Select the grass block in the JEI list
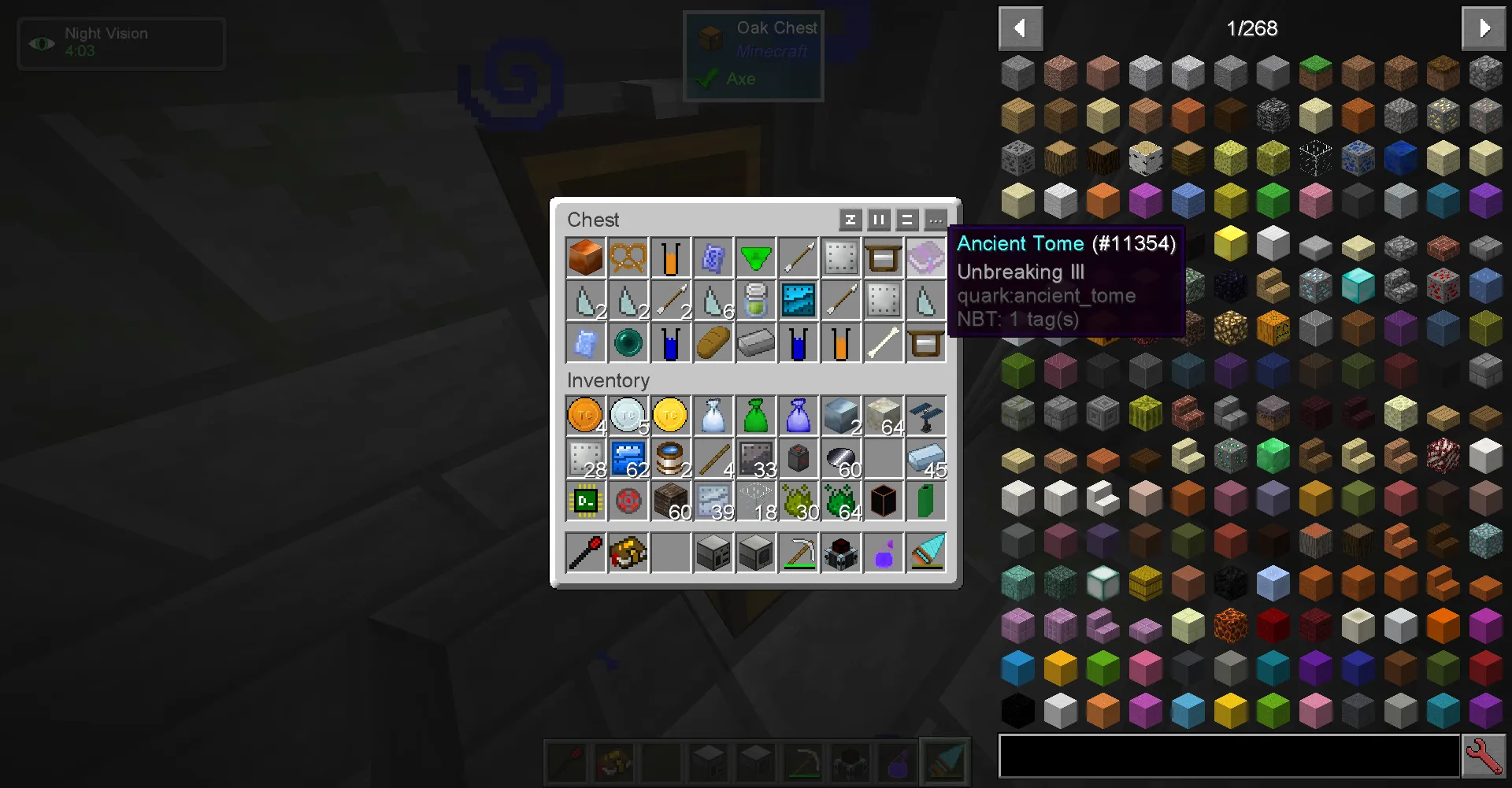Screen dimensions: 1512x788 pyautogui.click(x=1316, y=72)
